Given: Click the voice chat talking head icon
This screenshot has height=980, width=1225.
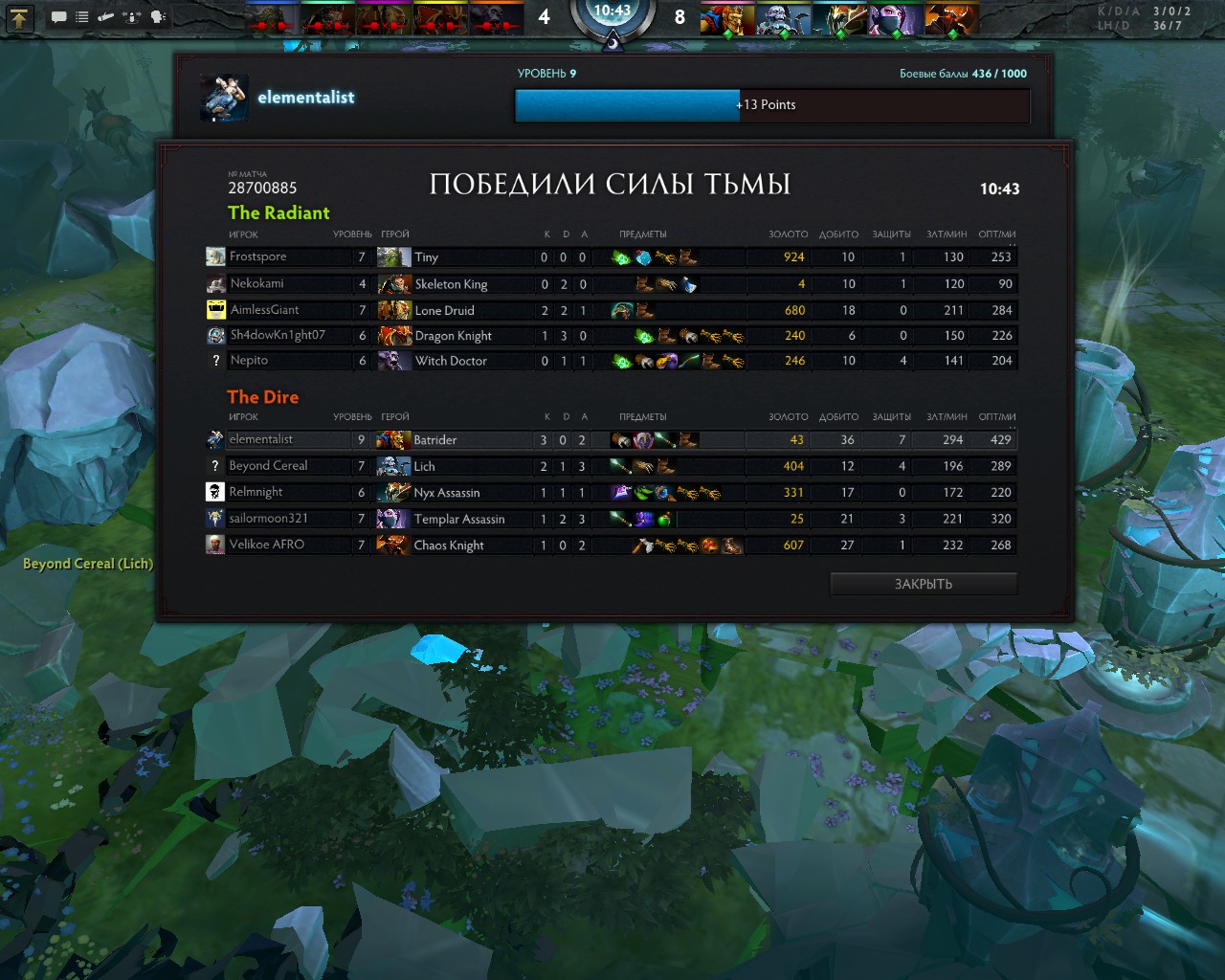Looking at the screenshot, I should click(x=158, y=17).
